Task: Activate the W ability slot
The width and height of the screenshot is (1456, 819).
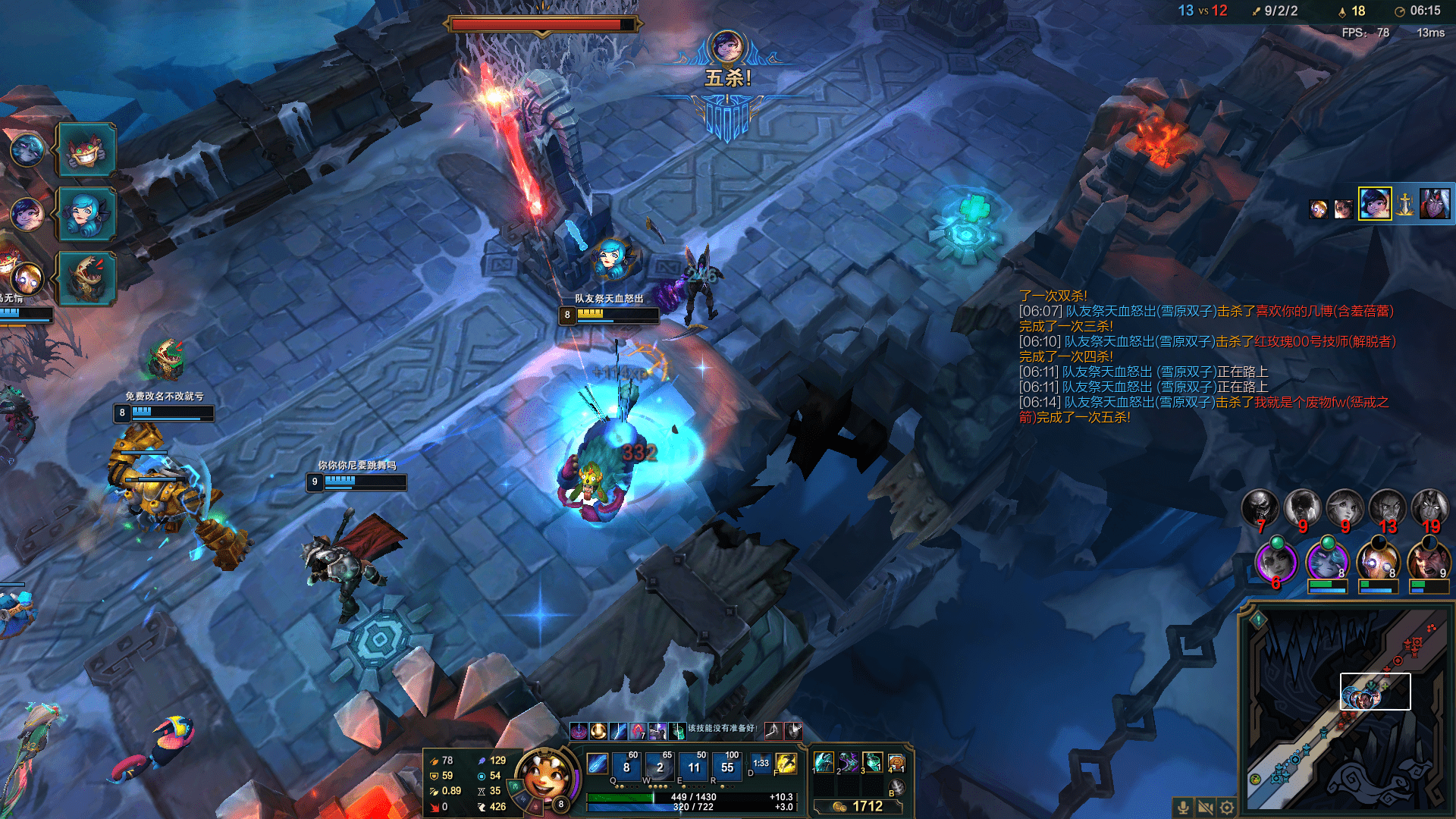Action: pos(660,767)
